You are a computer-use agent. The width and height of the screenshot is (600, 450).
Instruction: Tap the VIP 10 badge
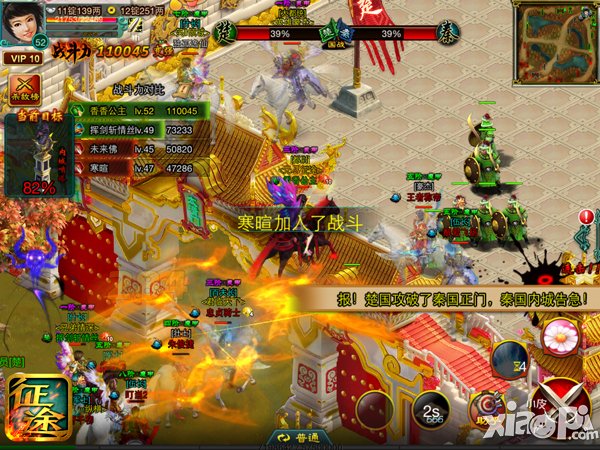pyautogui.click(x=25, y=58)
